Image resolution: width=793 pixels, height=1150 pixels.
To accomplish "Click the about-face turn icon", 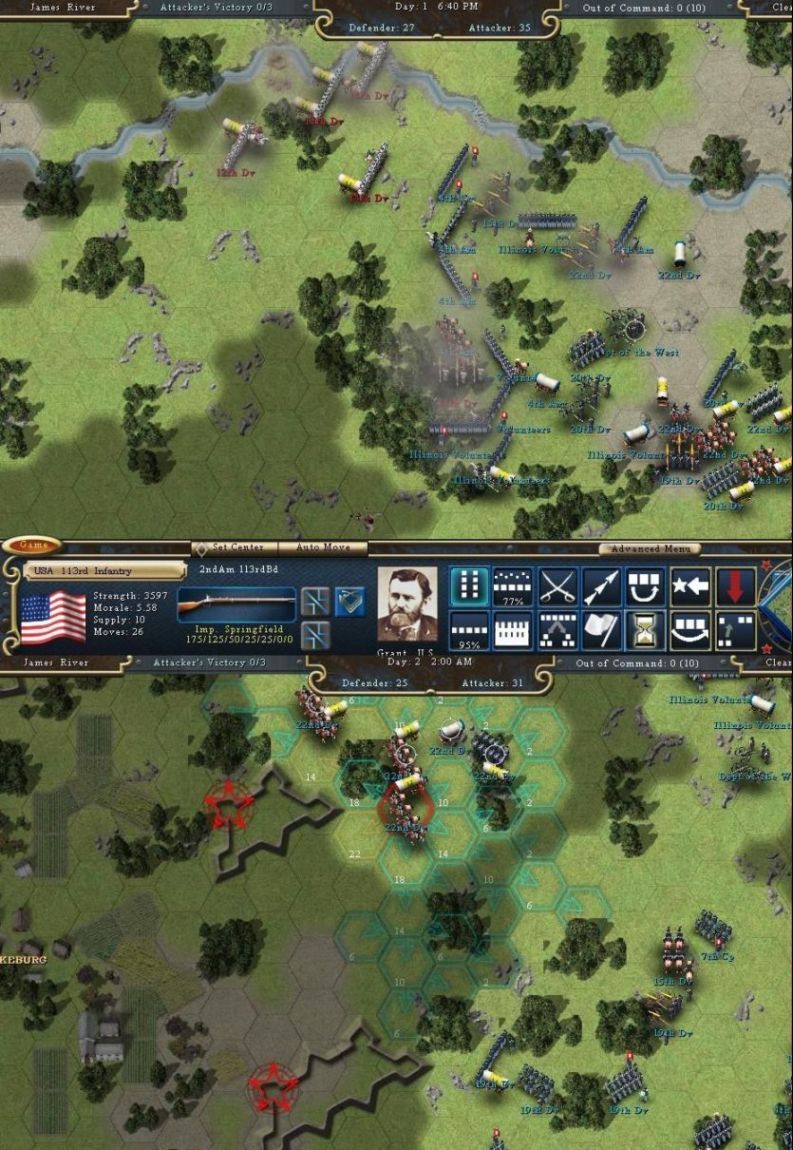I will (646, 586).
